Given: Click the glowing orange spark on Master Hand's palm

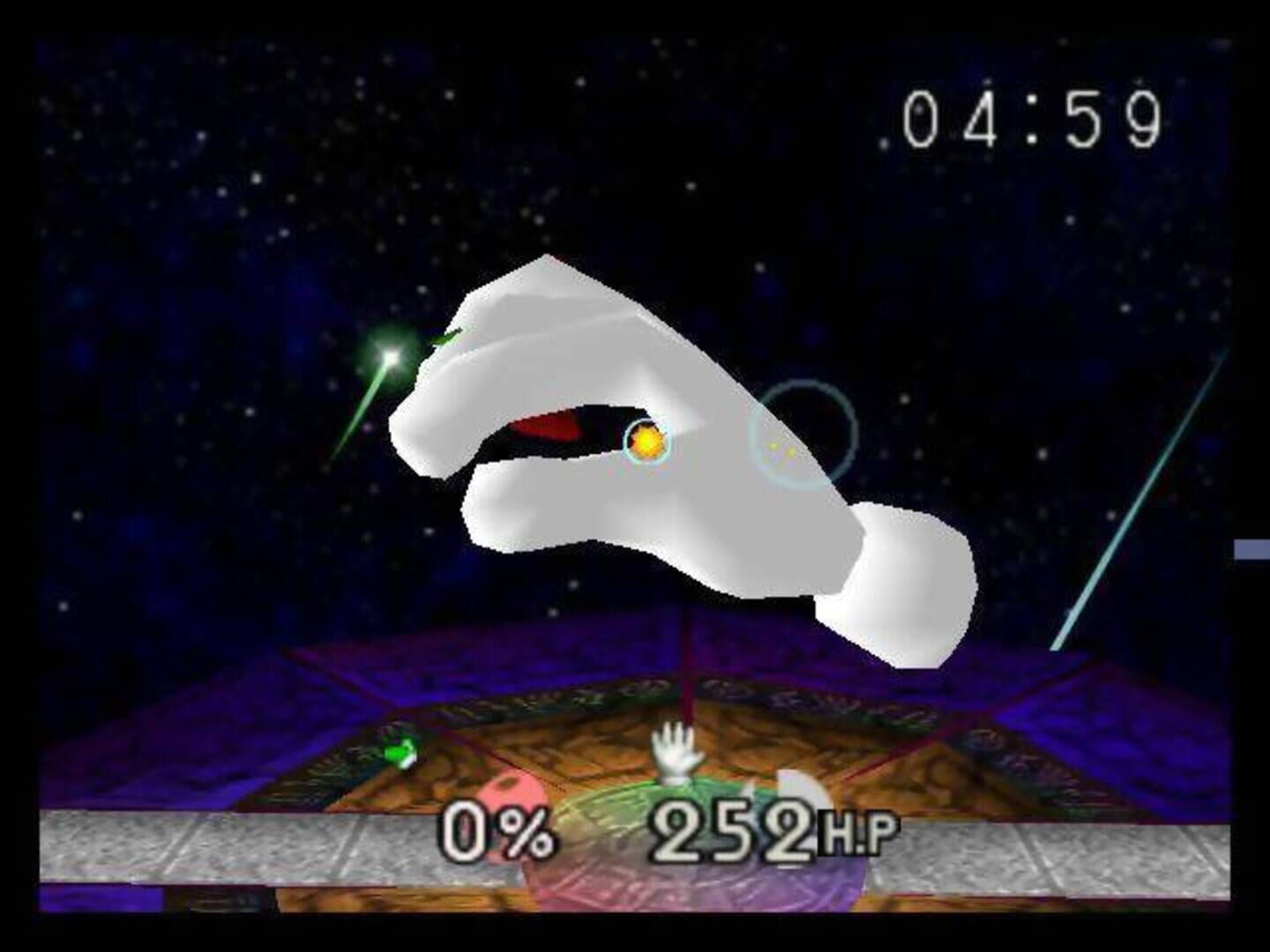Looking at the screenshot, I should click(x=646, y=441).
